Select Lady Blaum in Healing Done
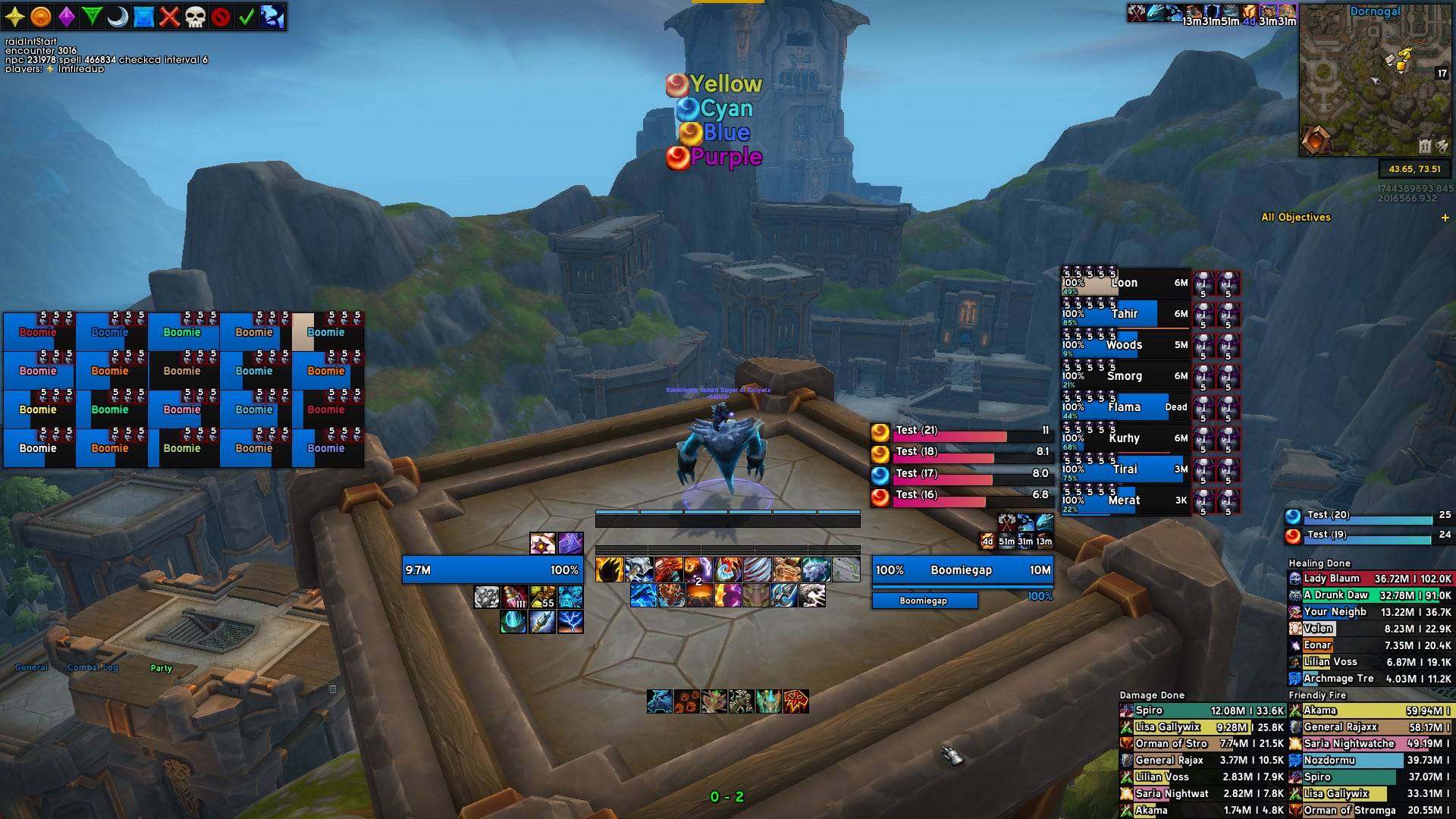 (1370, 579)
